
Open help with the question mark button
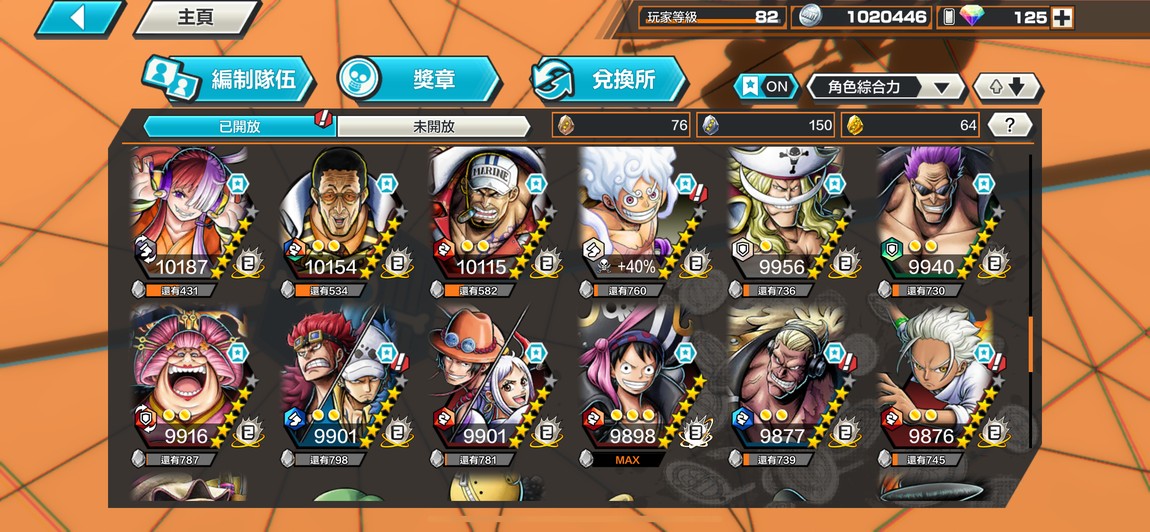pyautogui.click(x=1009, y=125)
